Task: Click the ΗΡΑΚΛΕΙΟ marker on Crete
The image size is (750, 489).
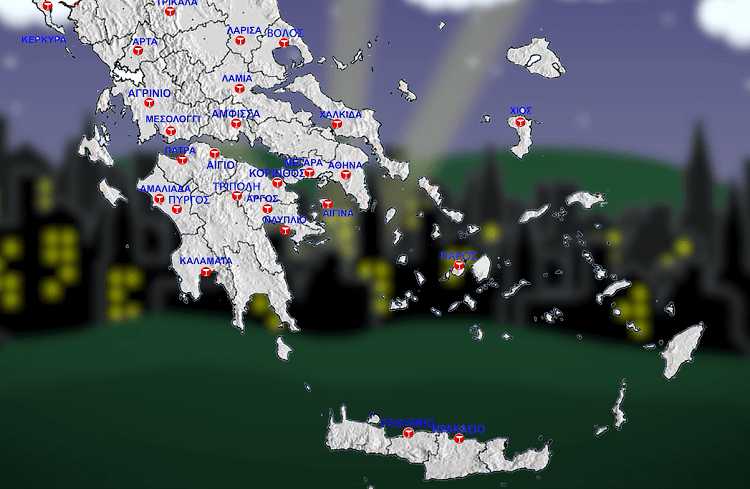Action: tap(459, 438)
